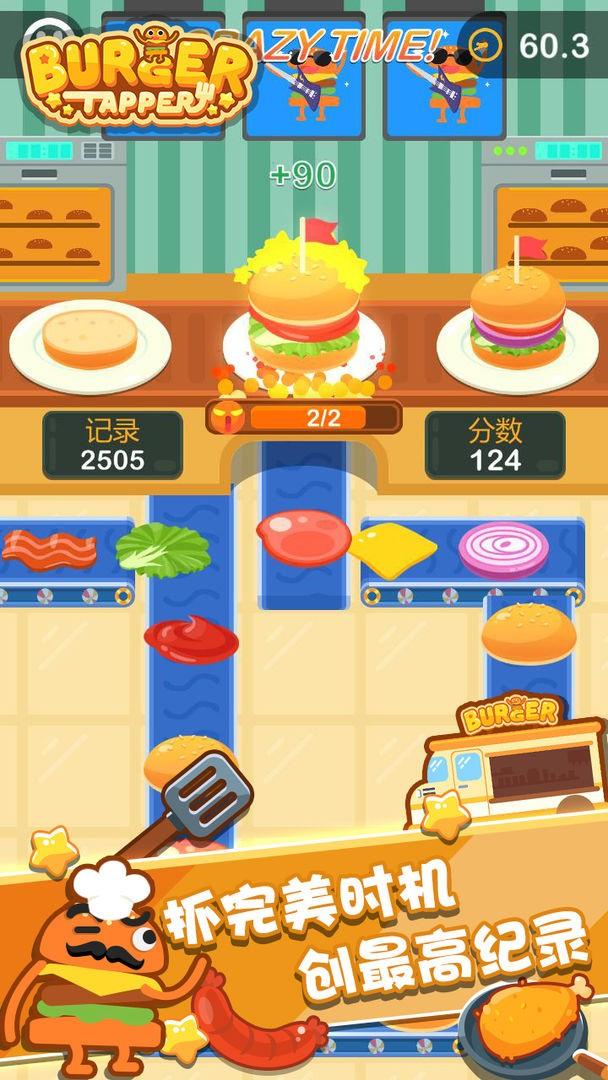Tap the bacon strips ingredient
The image size is (608, 1080).
(48, 547)
